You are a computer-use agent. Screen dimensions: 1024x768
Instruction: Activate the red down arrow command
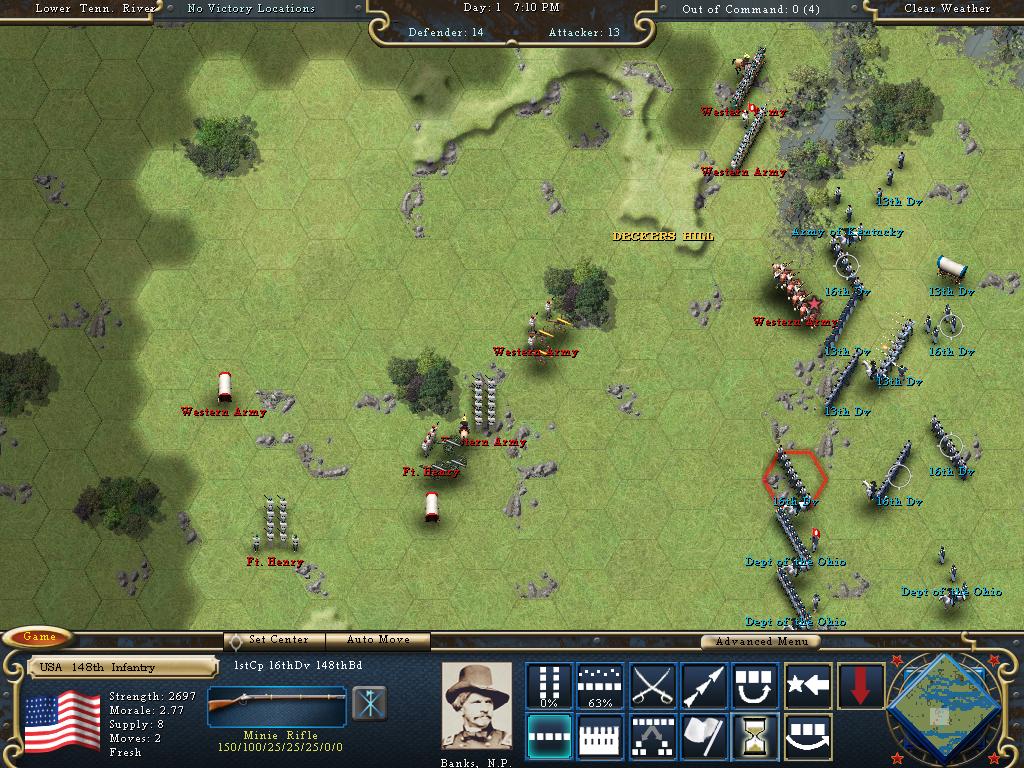[x=860, y=685]
